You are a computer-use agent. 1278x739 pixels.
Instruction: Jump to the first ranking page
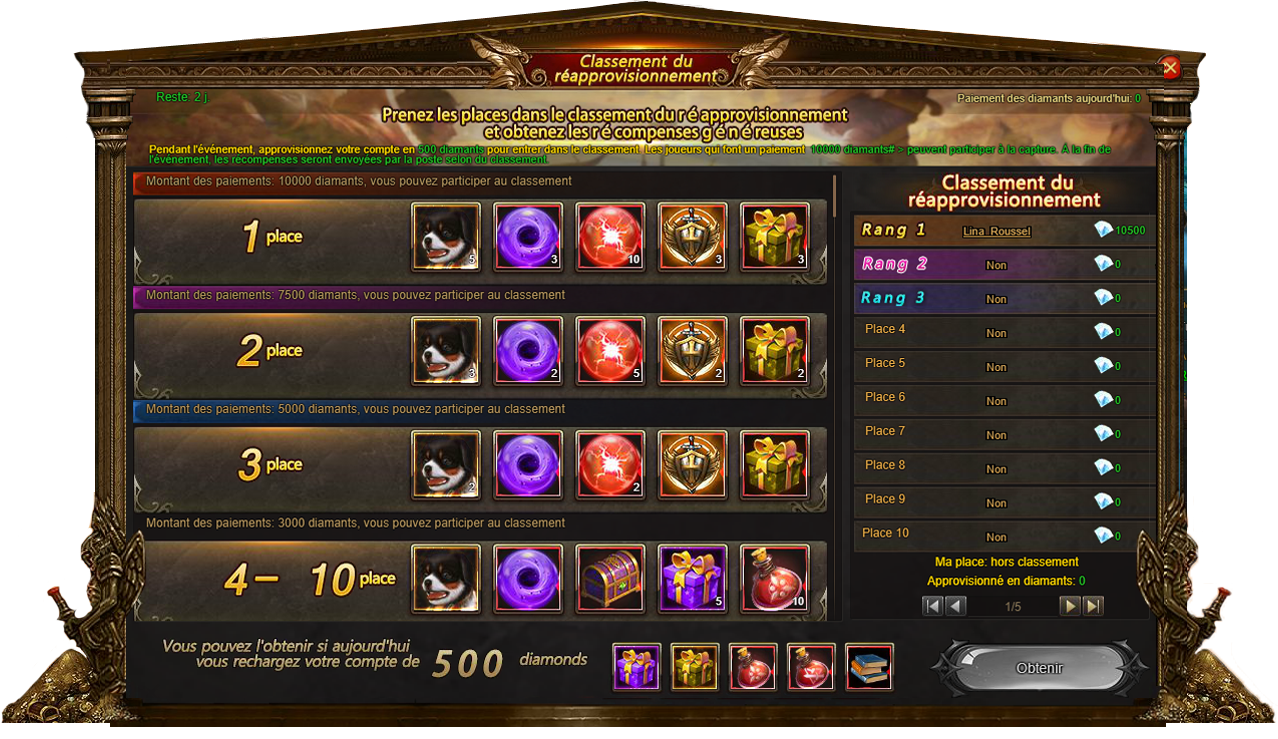click(x=932, y=606)
